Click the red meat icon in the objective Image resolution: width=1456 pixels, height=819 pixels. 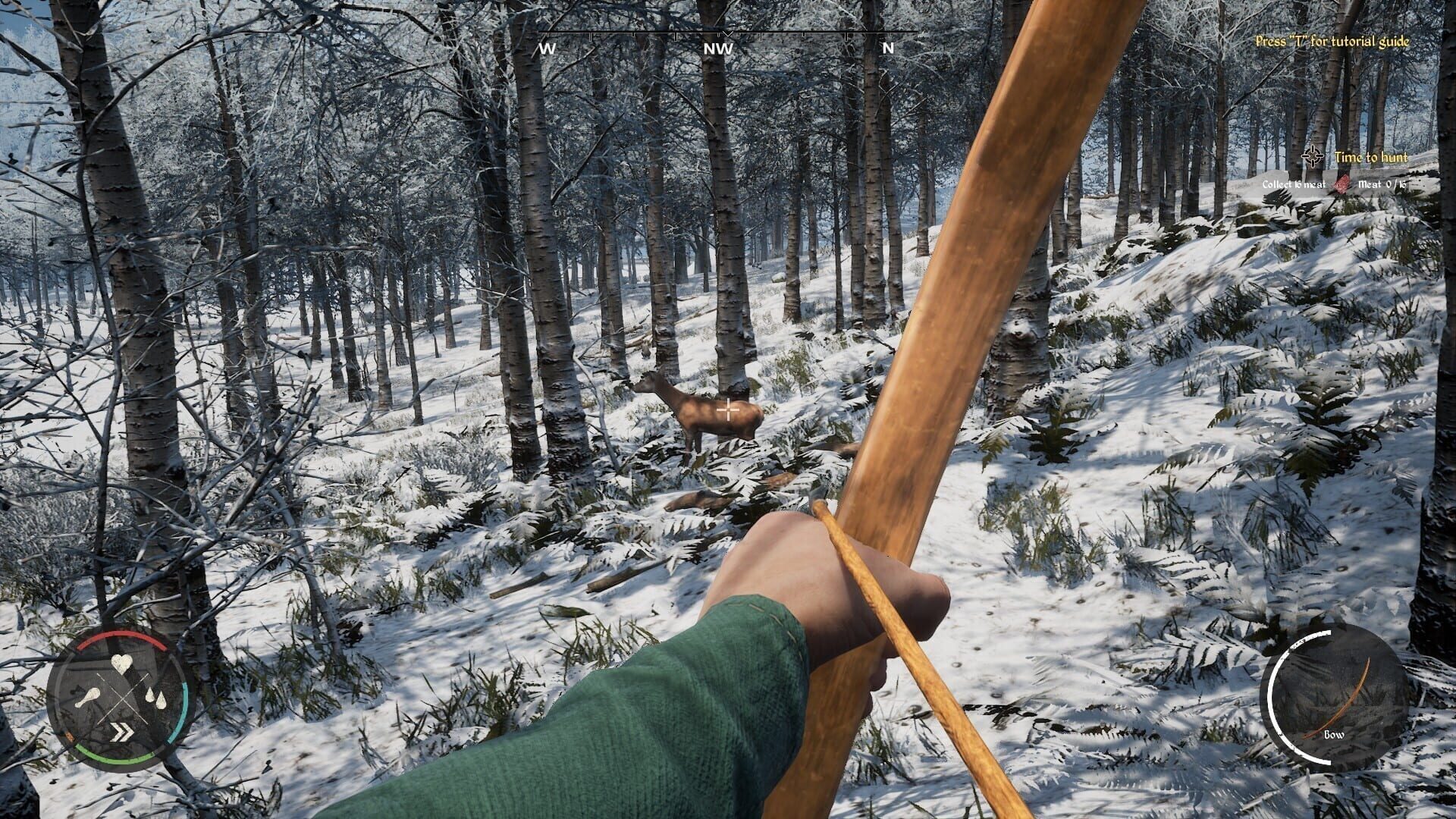point(1342,184)
